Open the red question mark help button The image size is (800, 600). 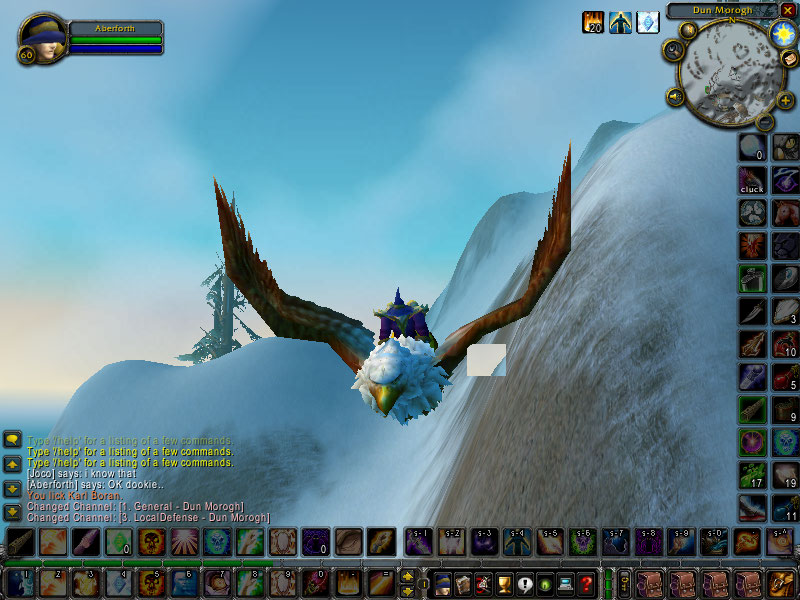[x=587, y=584]
